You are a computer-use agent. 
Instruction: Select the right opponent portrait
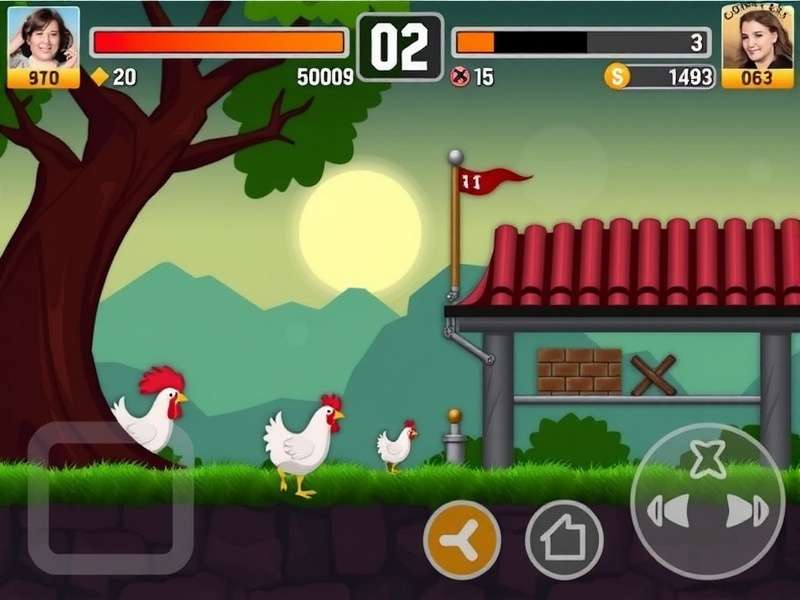[757, 38]
